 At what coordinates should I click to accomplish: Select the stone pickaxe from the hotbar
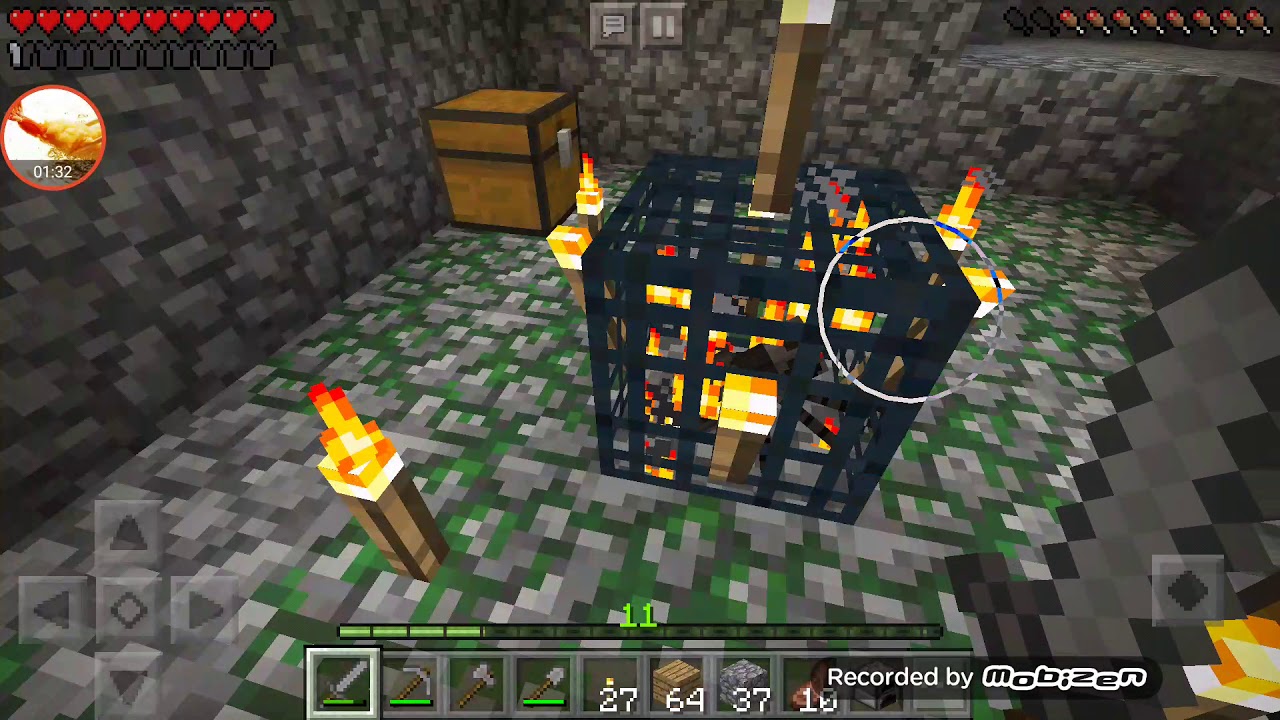pos(412,682)
